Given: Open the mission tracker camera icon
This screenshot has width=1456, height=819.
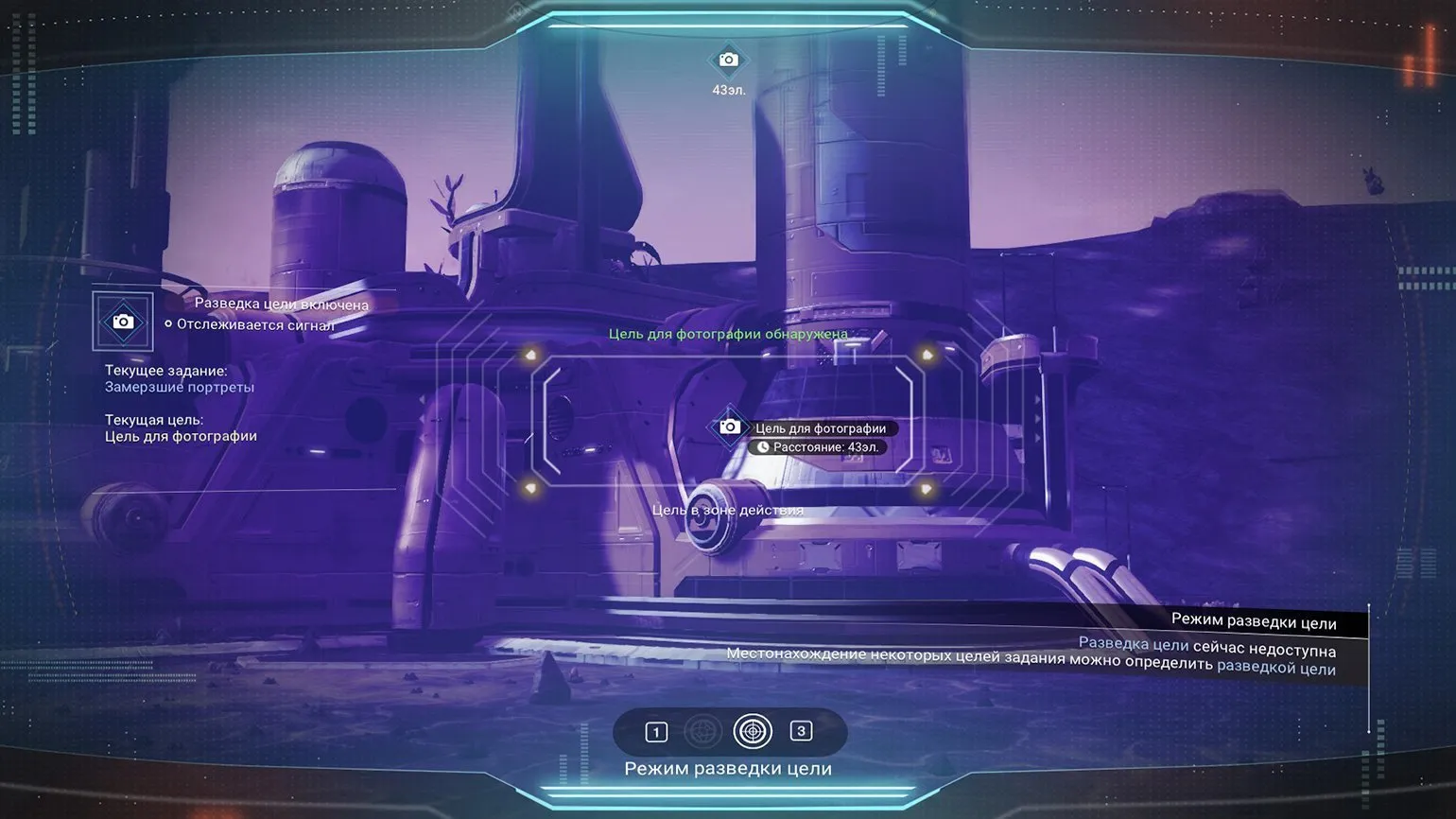Looking at the screenshot, I should [x=123, y=322].
